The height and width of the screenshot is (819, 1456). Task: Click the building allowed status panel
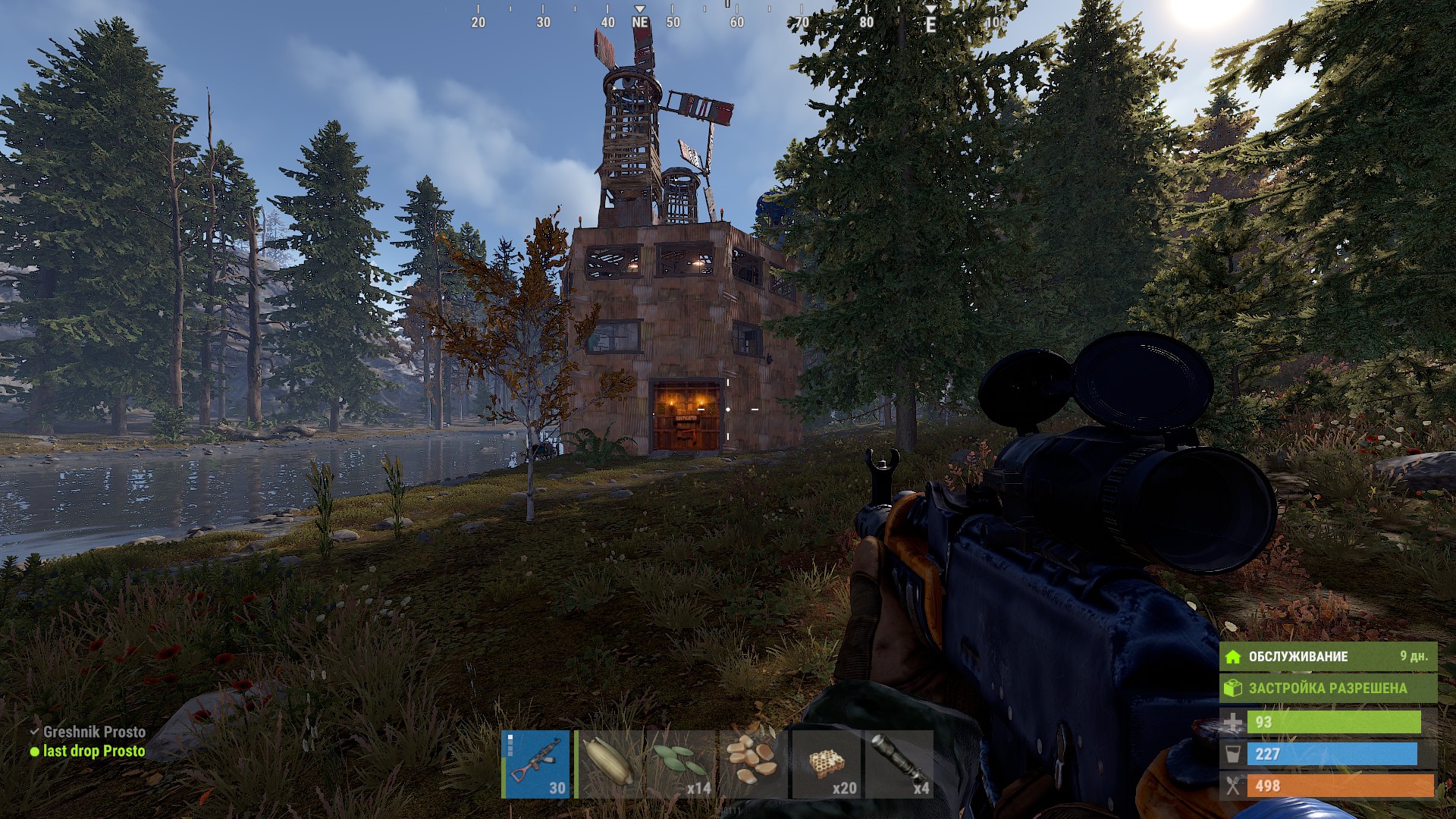(1327, 689)
